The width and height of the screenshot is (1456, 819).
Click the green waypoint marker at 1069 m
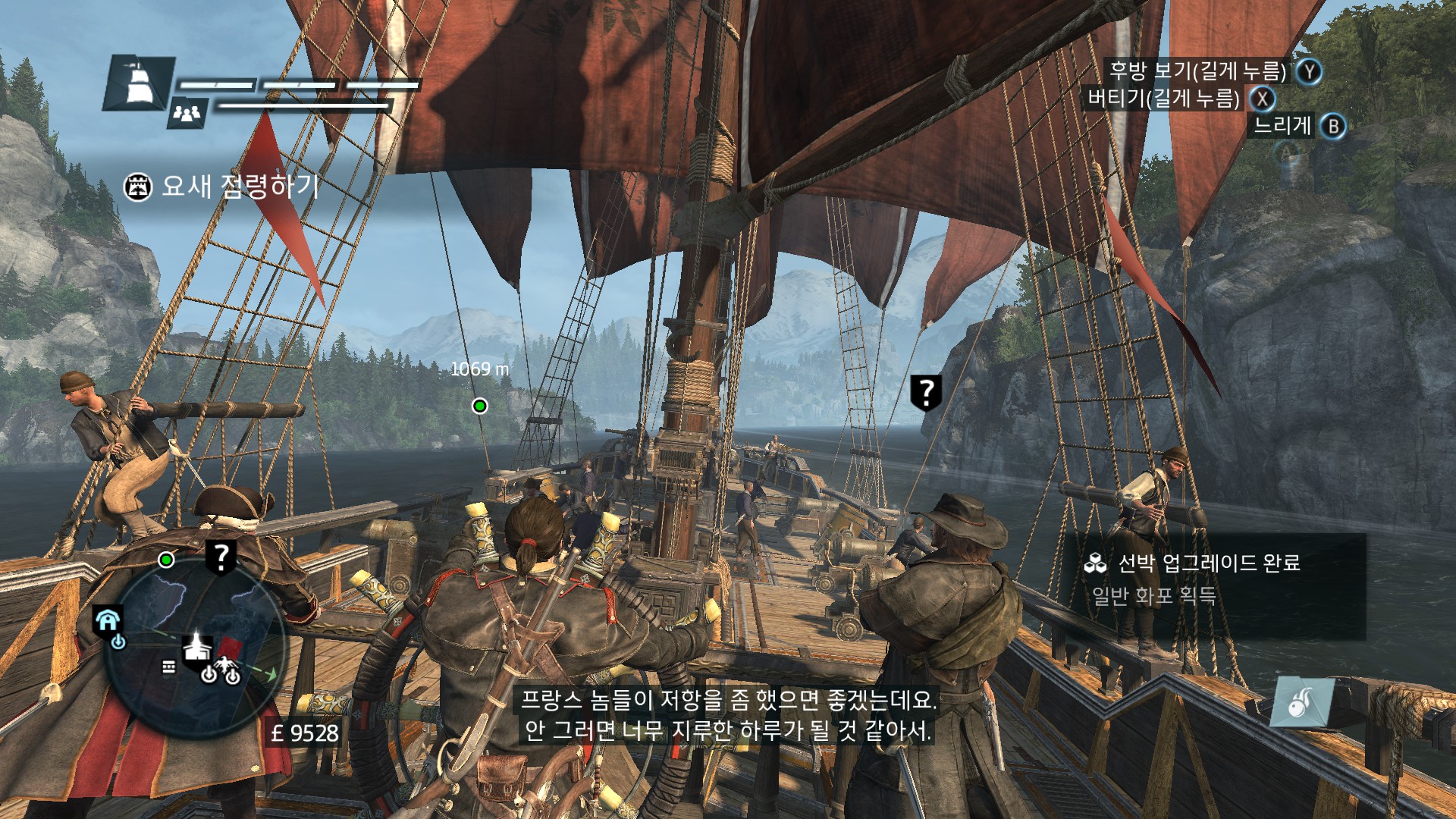tap(479, 406)
